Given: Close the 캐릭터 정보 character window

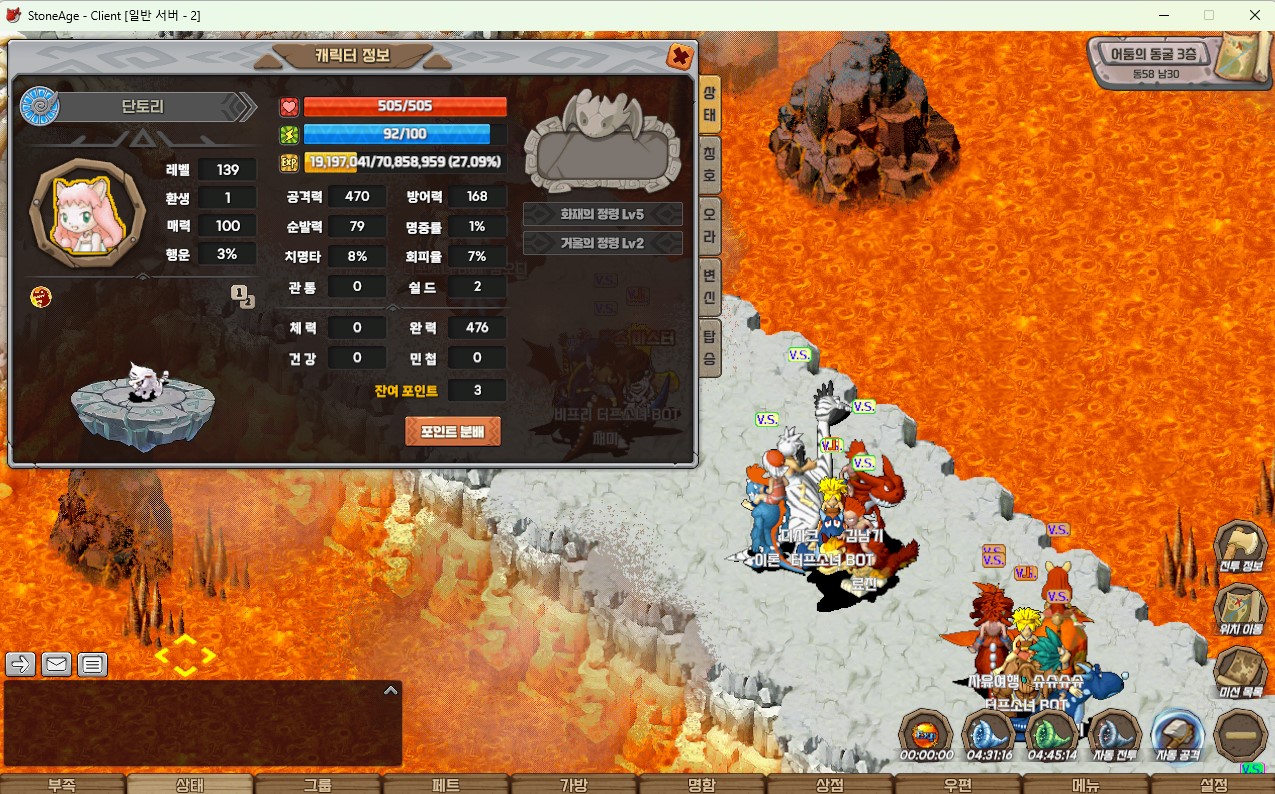Looking at the screenshot, I should point(680,56).
